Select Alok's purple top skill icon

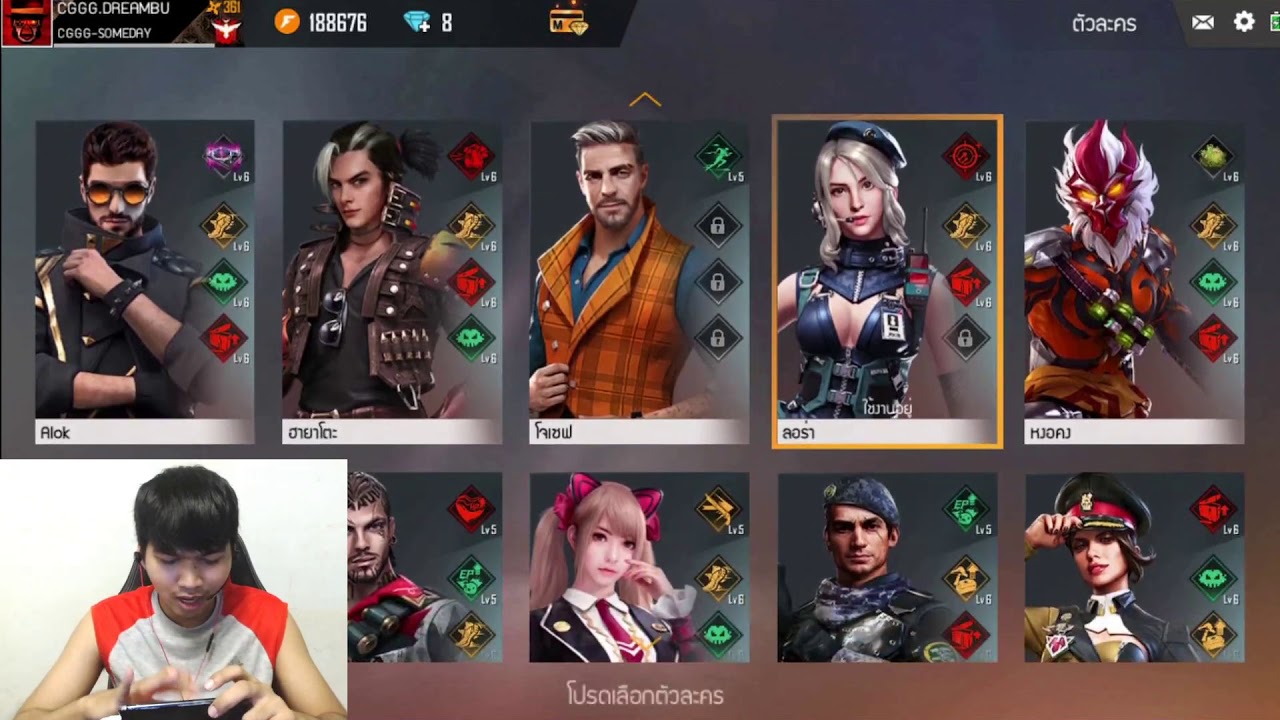[x=223, y=156]
